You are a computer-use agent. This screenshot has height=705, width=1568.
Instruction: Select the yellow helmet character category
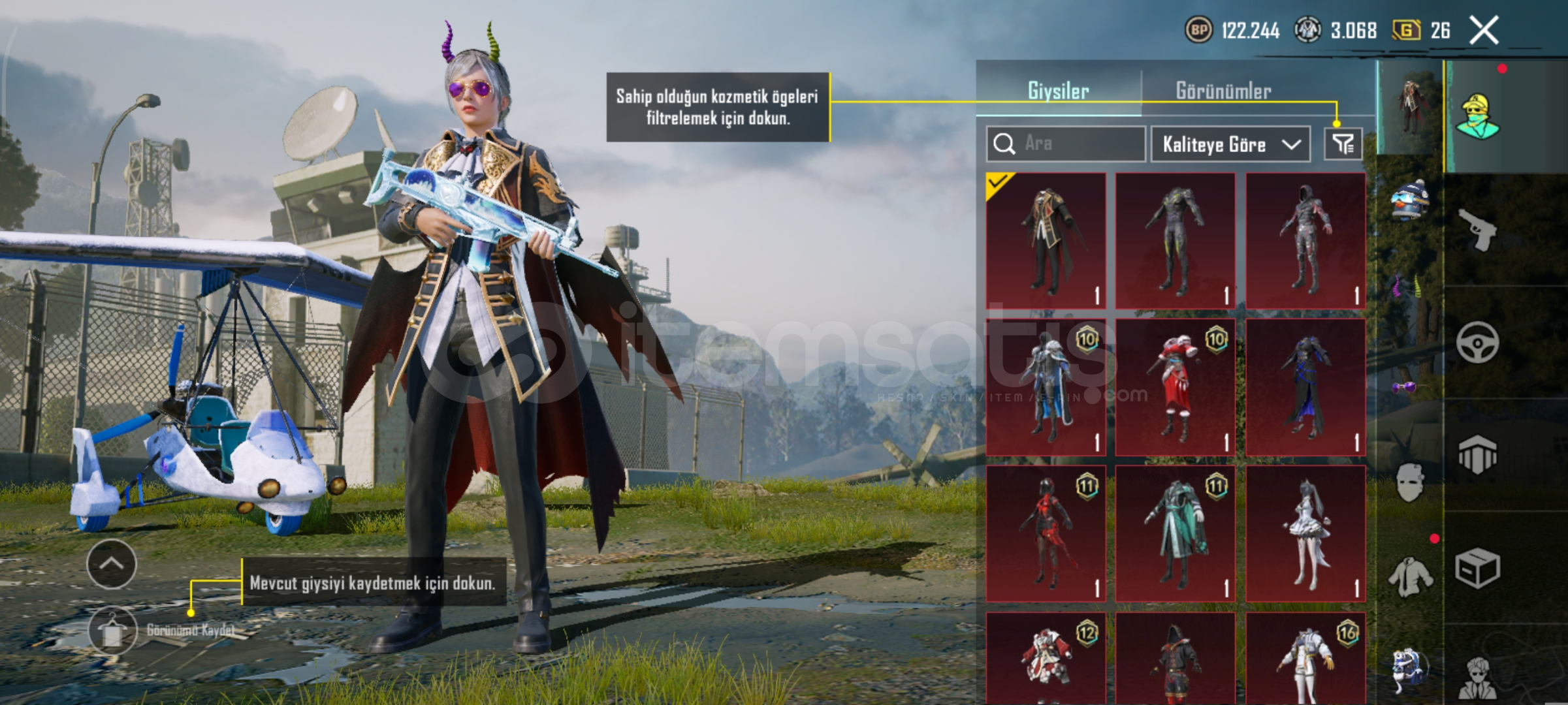(1479, 117)
